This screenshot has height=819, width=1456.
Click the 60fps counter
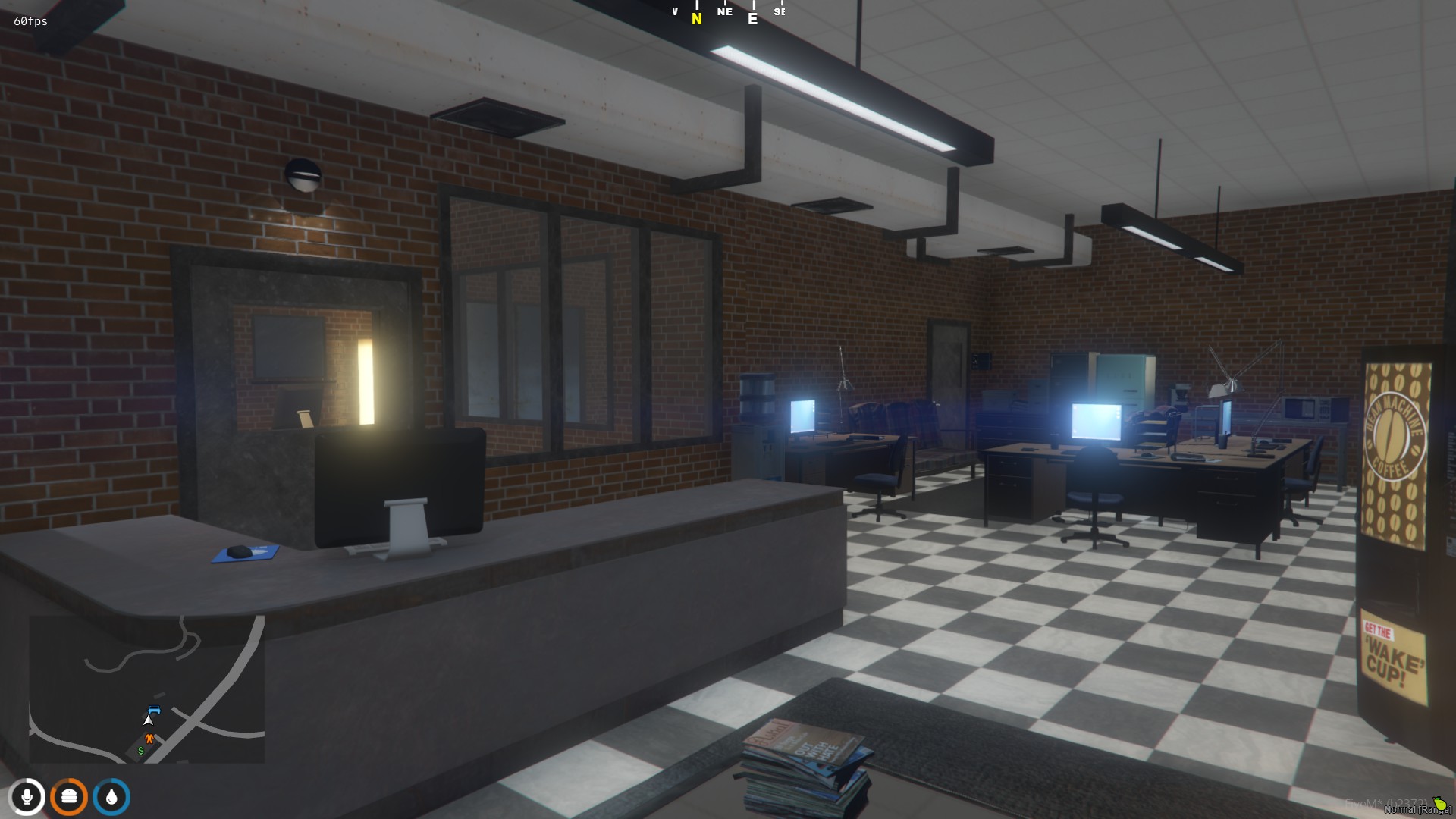30,21
